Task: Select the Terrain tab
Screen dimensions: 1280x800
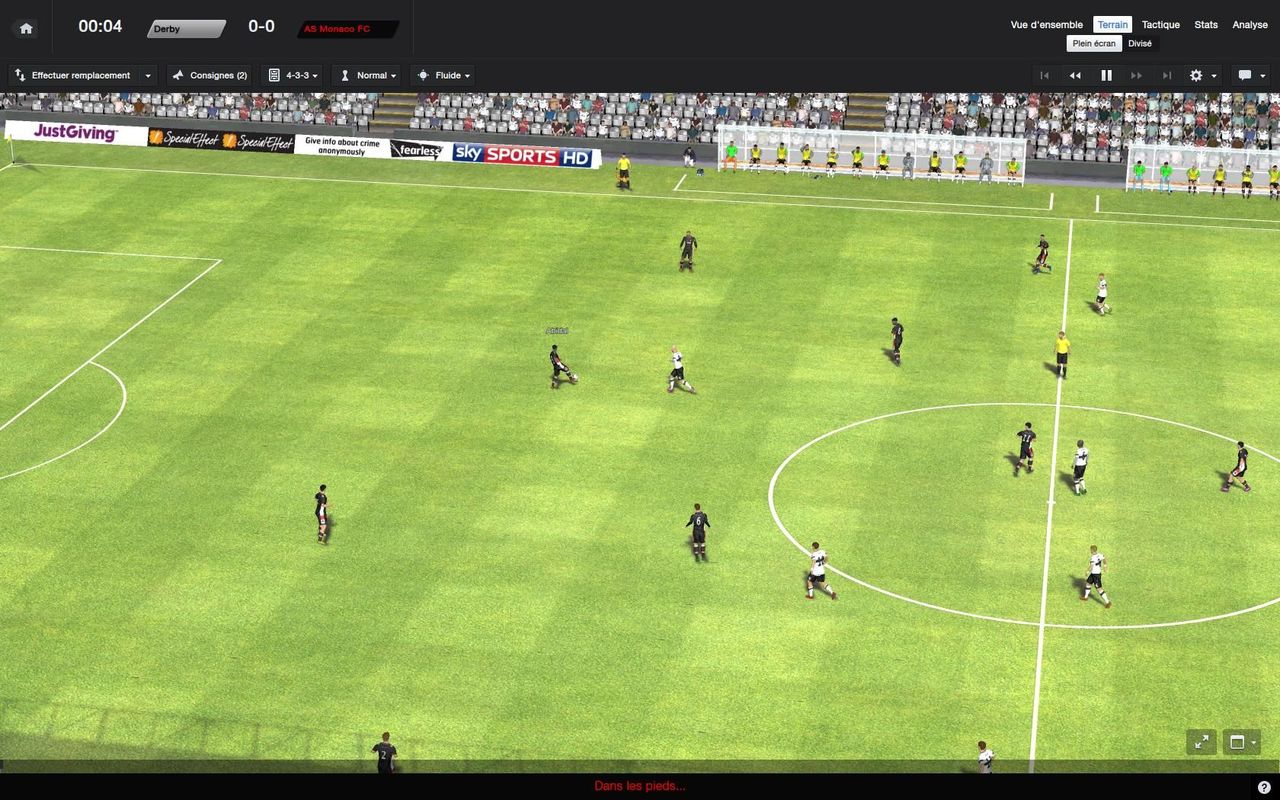Action: pos(1112,25)
